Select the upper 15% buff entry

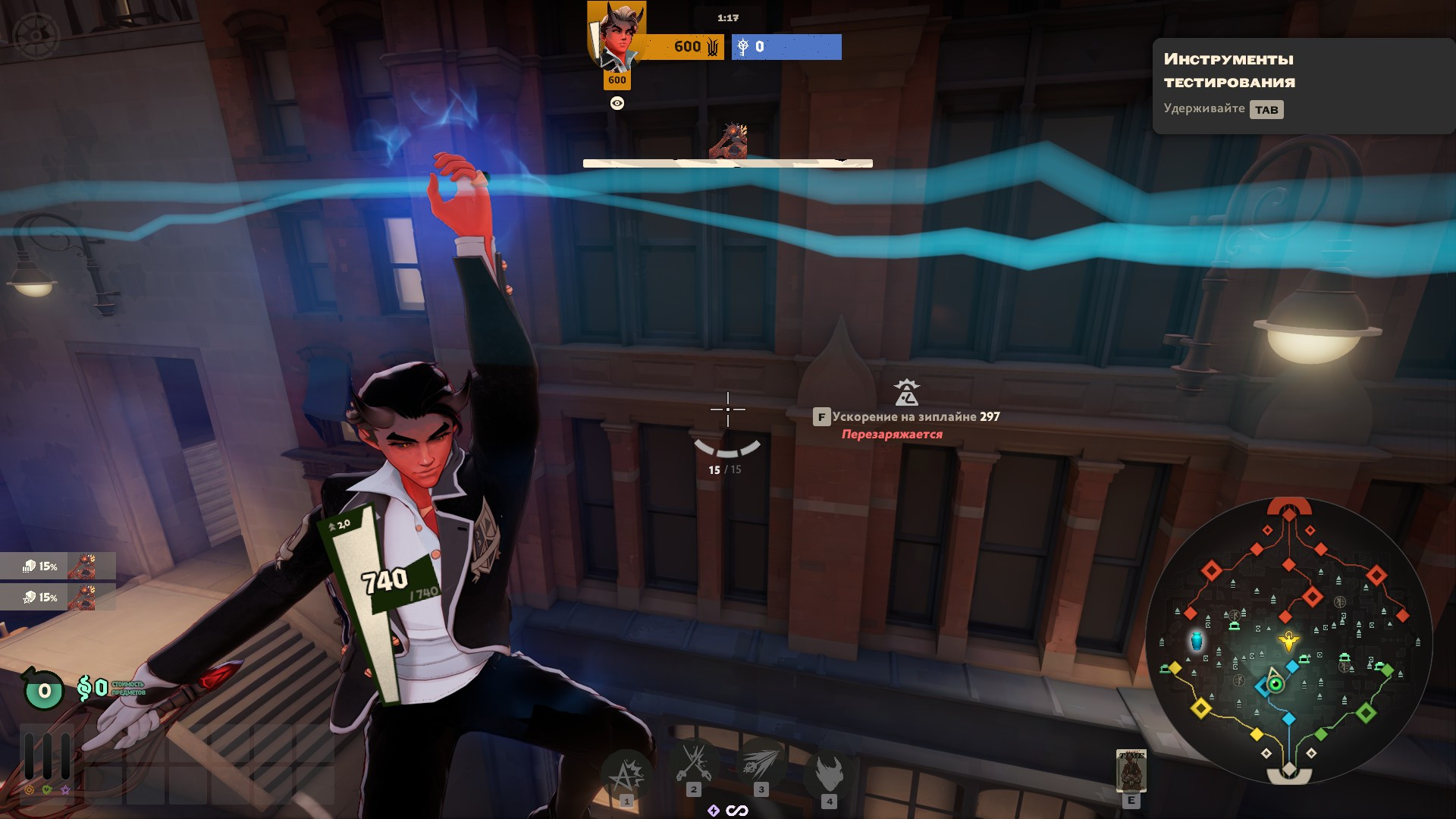58,566
